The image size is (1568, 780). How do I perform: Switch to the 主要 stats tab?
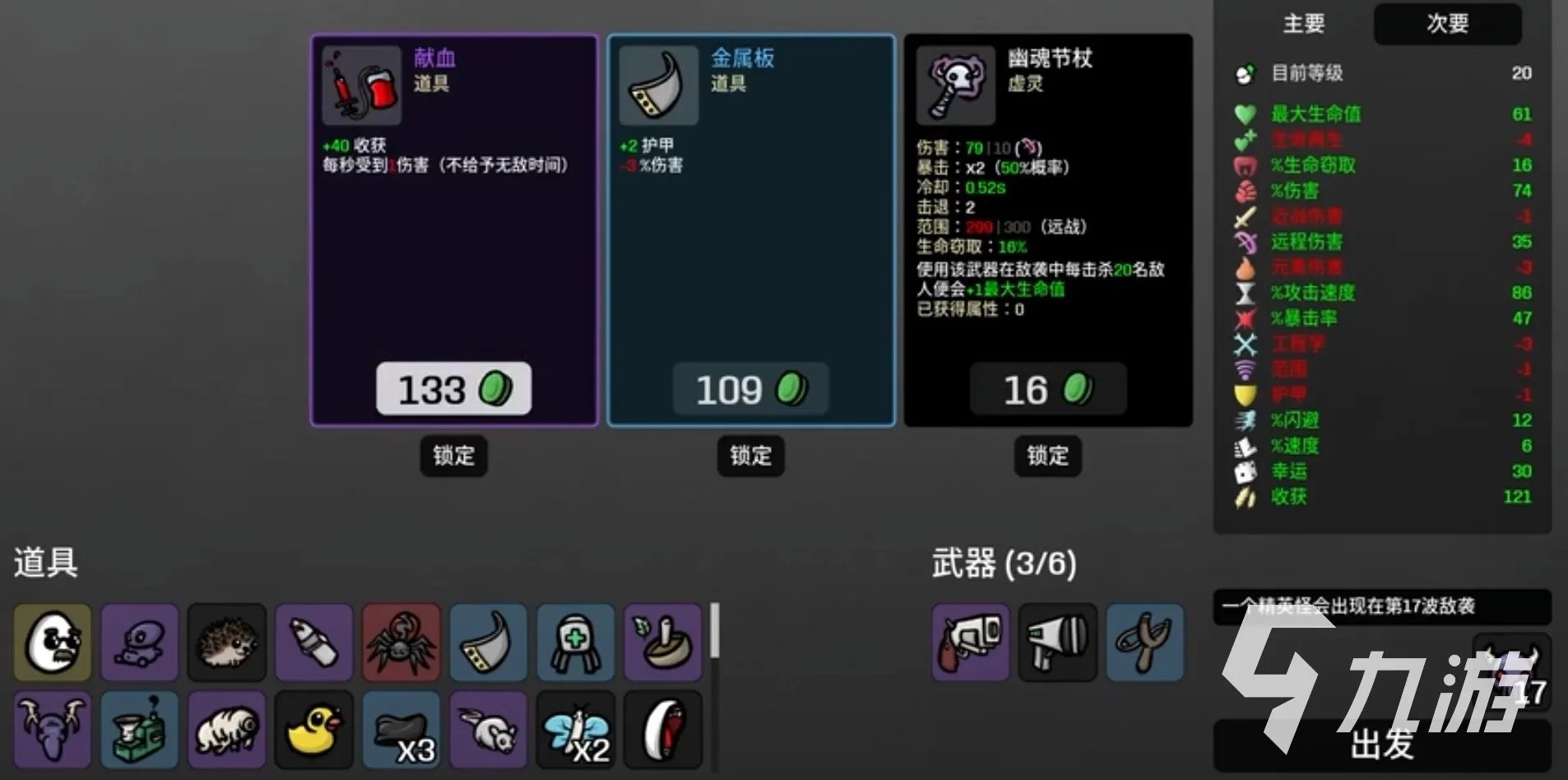[x=1304, y=25]
